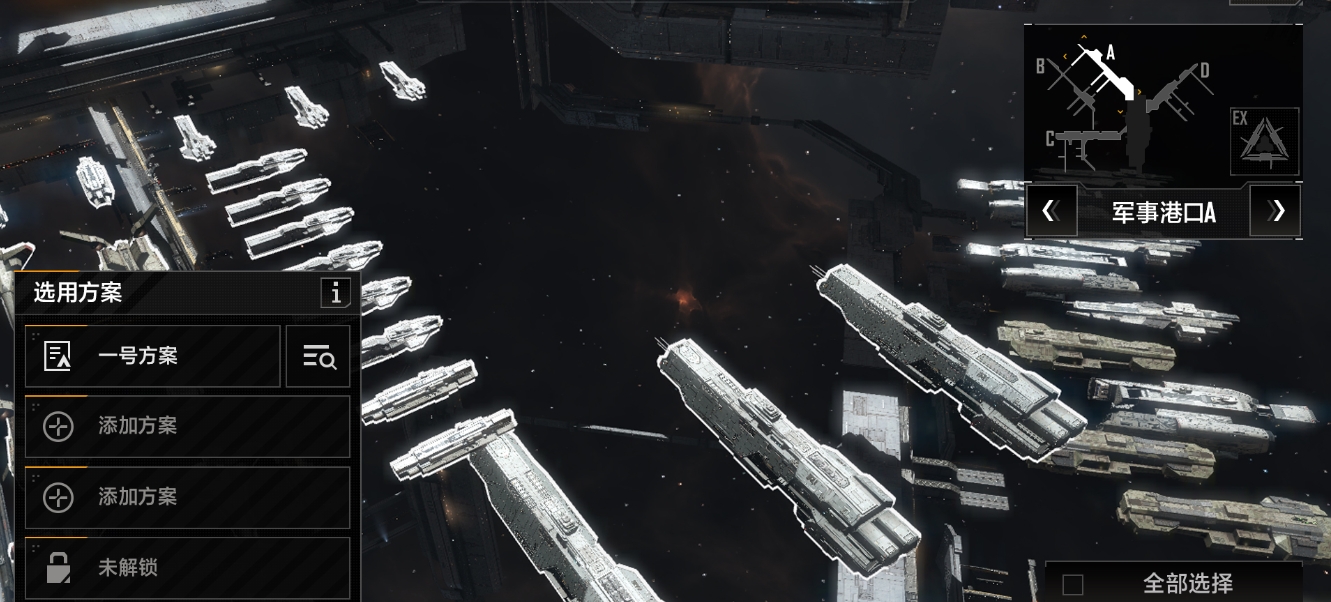Open the EX triangle dock icon
The height and width of the screenshot is (602, 1331).
[1264, 141]
